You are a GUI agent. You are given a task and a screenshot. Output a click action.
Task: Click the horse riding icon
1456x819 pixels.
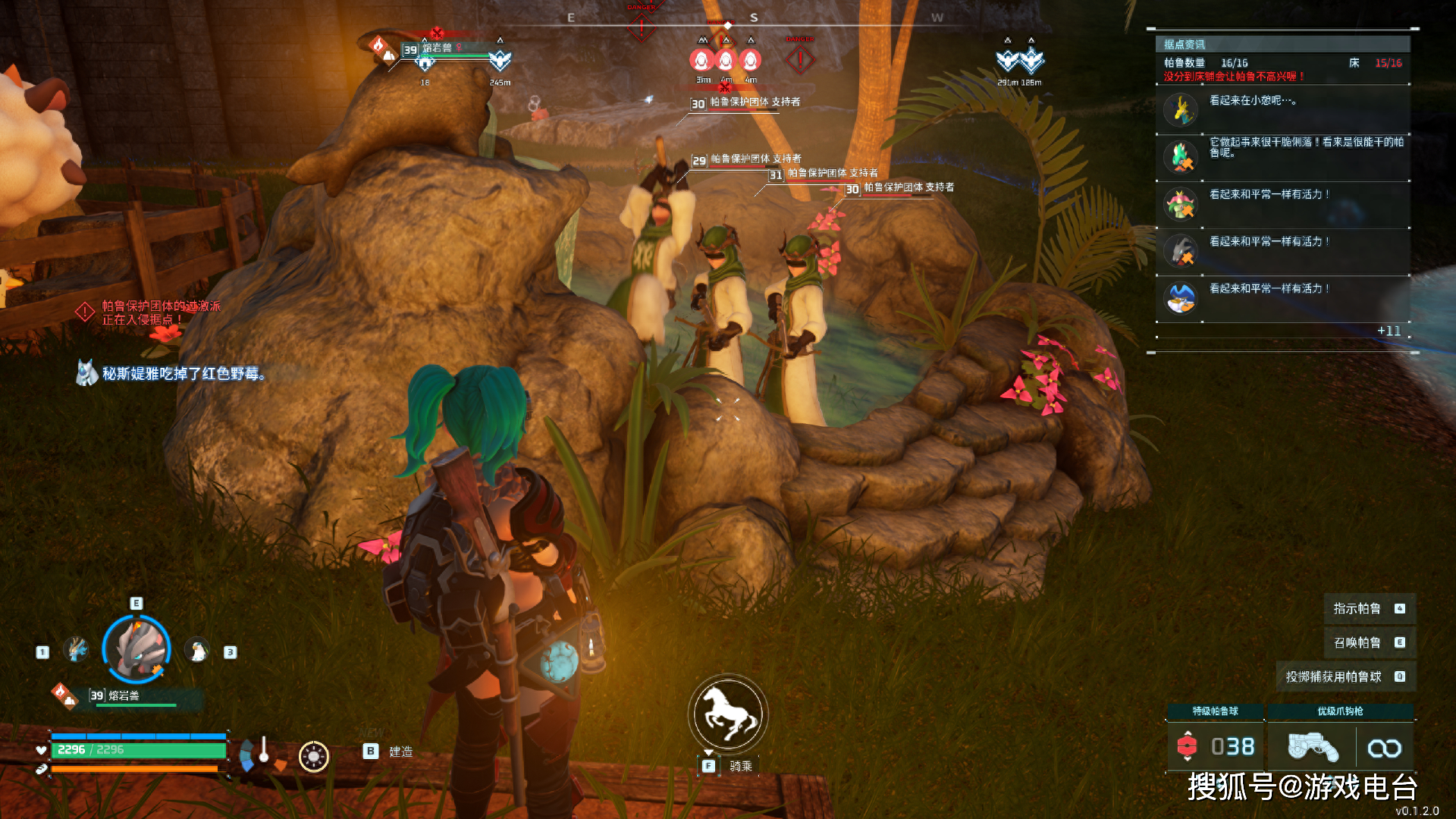click(x=728, y=714)
